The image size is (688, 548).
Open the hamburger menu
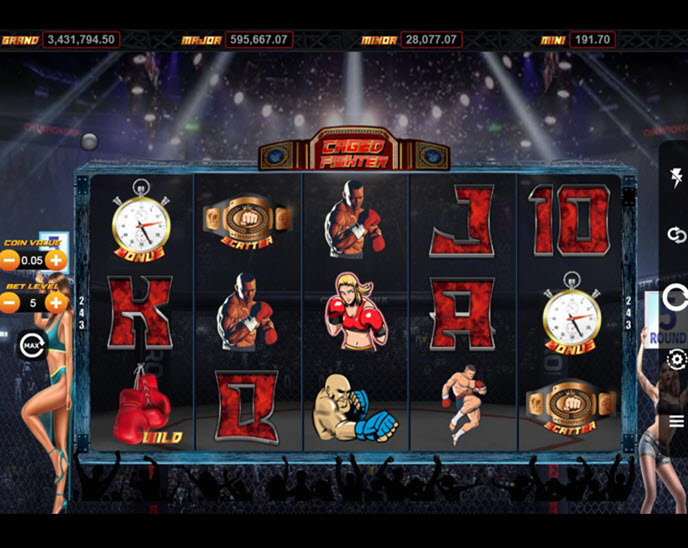click(x=676, y=421)
